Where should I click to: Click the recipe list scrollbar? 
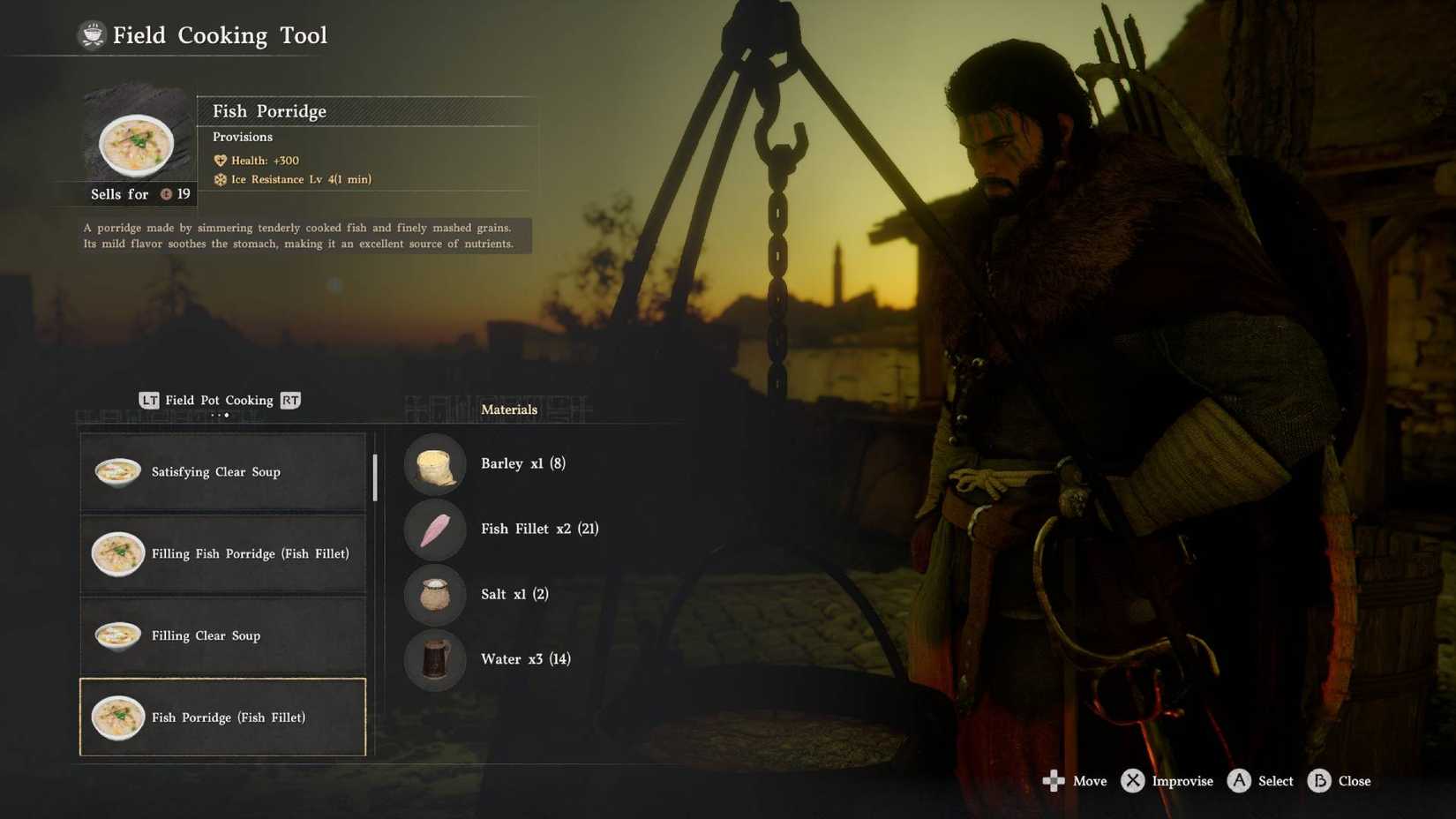tap(375, 477)
